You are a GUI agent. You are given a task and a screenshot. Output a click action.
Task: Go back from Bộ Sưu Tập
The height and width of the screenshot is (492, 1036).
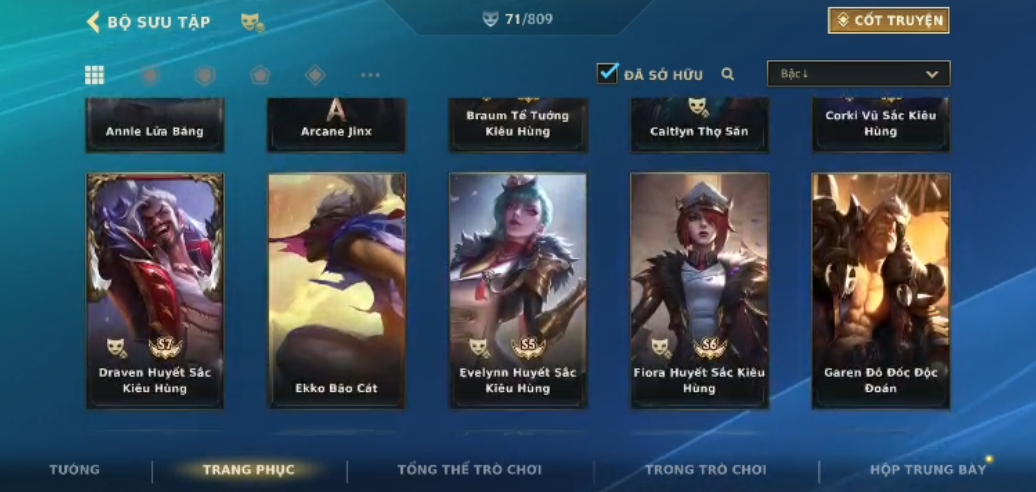pos(94,22)
